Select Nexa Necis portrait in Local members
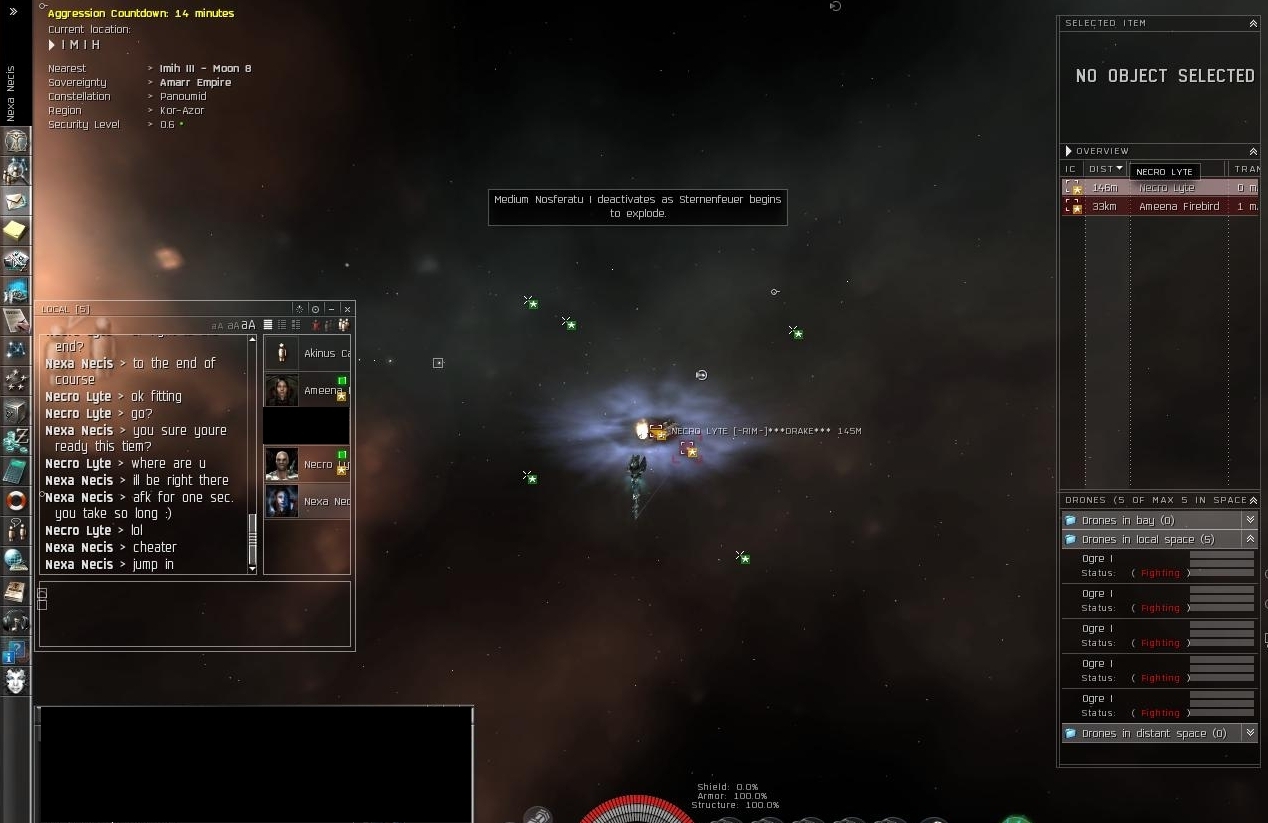1268x823 pixels. pyautogui.click(x=282, y=501)
